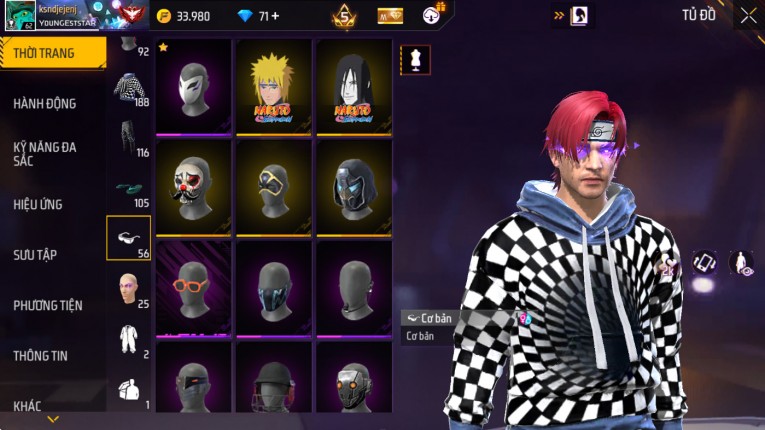Add diamonds using the plus button
This screenshot has width=765, height=430.
point(275,16)
